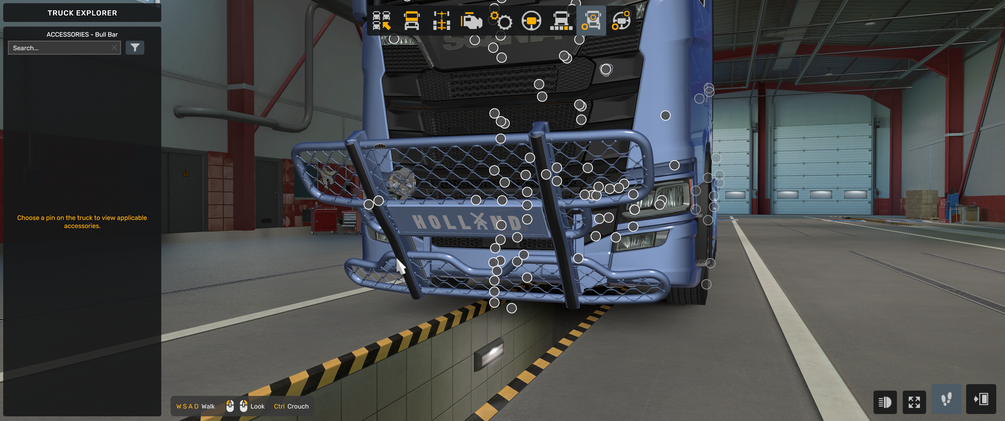Exit the explorer using the door icon

[981, 399]
